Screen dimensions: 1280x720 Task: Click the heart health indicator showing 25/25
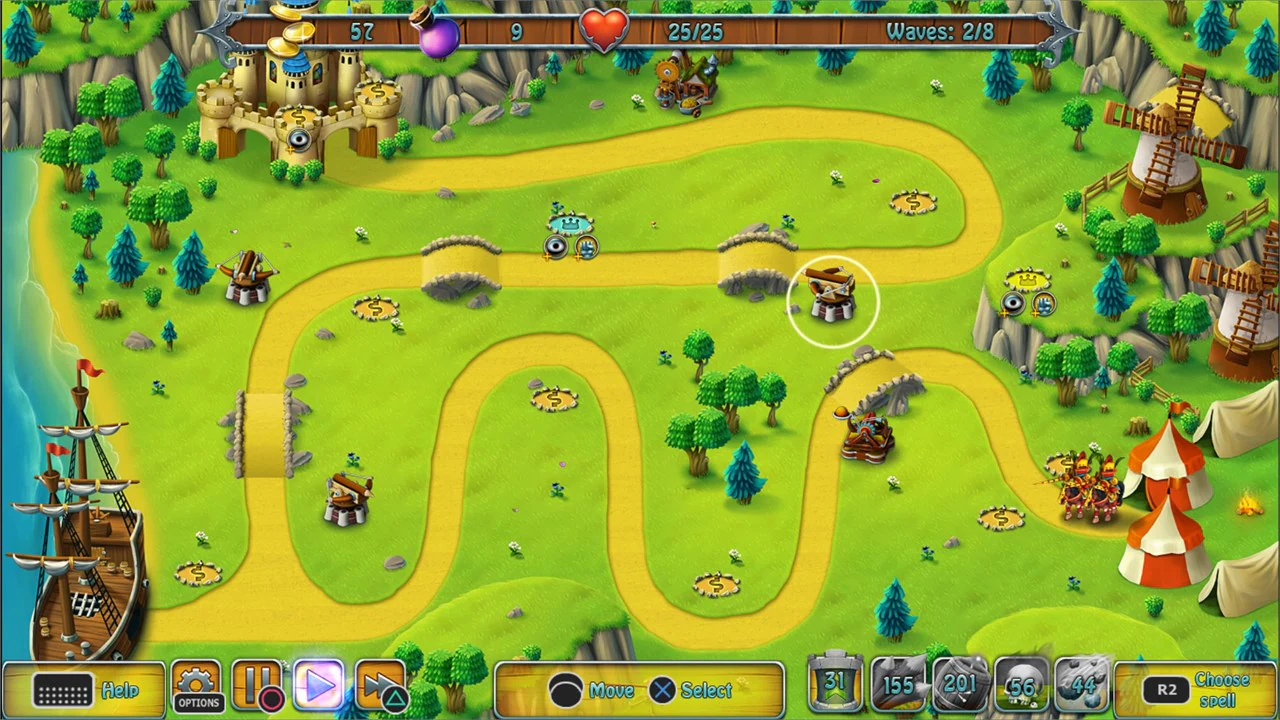pos(605,31)
